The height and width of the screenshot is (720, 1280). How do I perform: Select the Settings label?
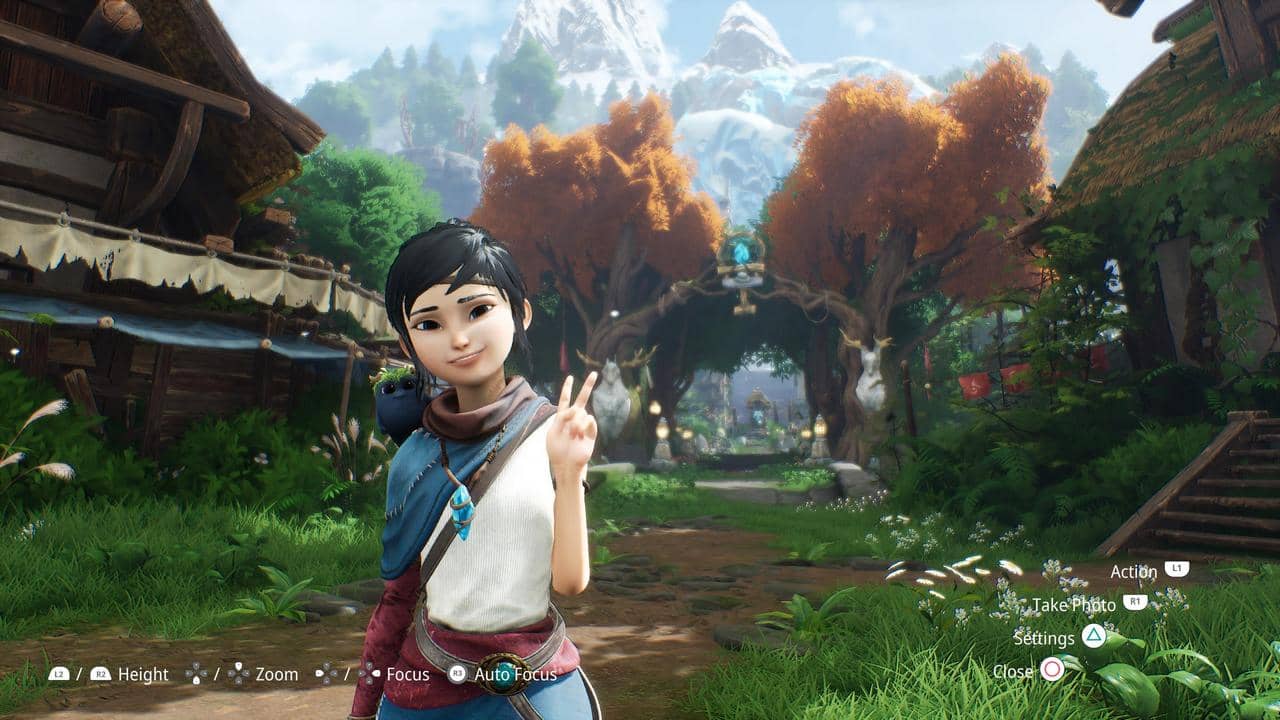pyautogui.click(x=1045, y=638)
